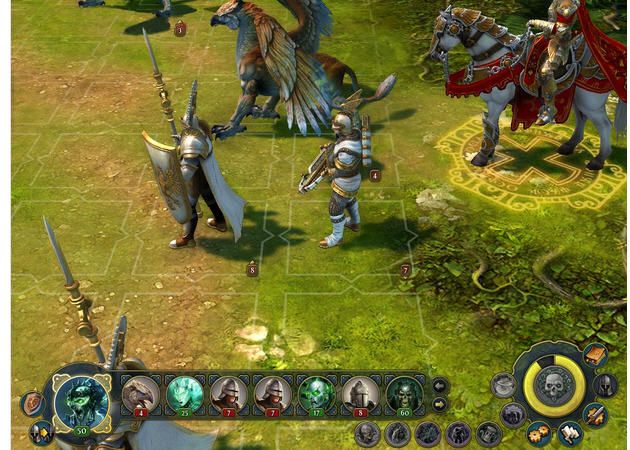The width and height of the screenshot is (630, 450).
Task: Select the sword attack button
Action: coord(595,414)
